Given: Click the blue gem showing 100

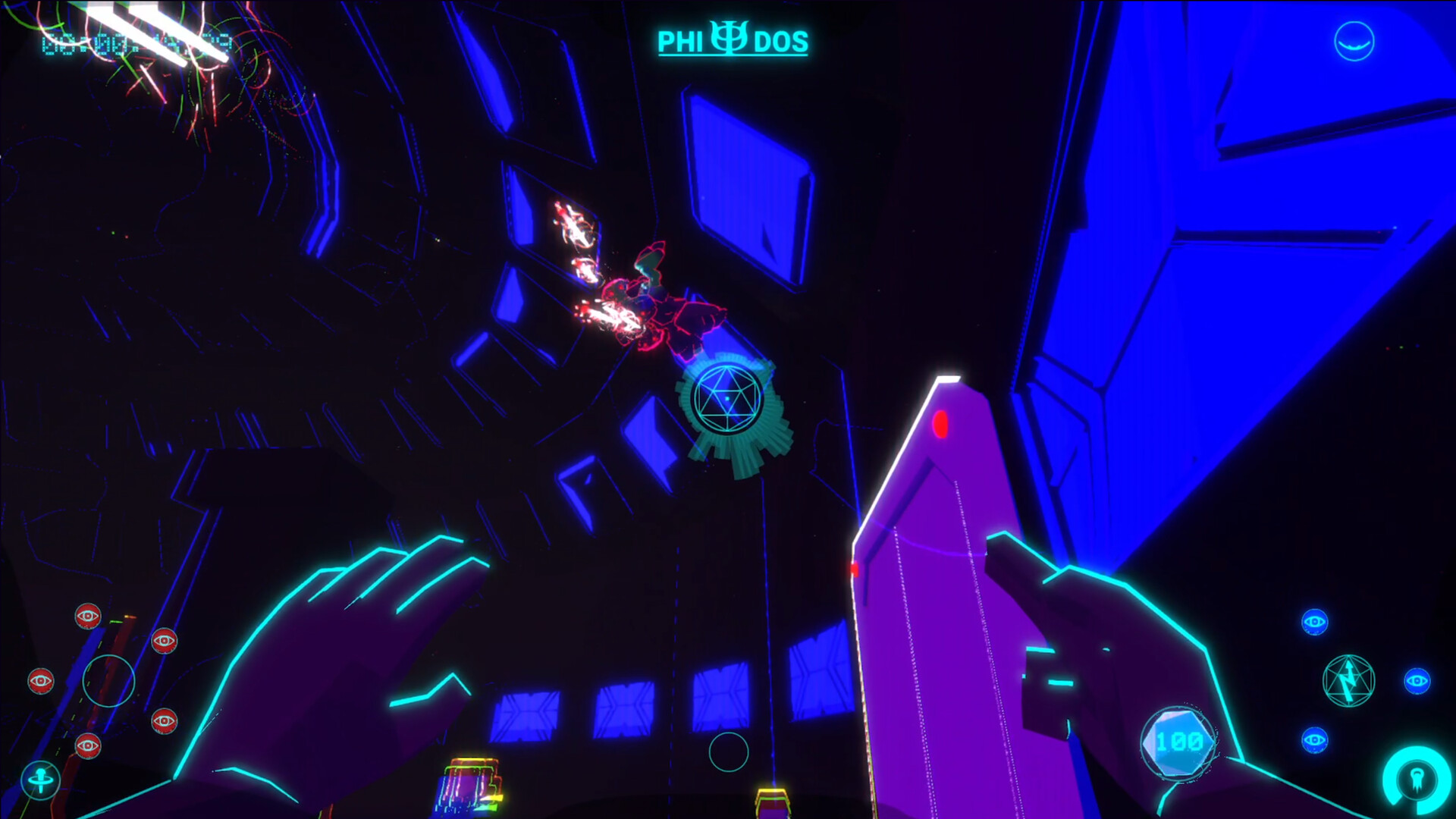Looking at the screenshot, I should coord(1178,743).
